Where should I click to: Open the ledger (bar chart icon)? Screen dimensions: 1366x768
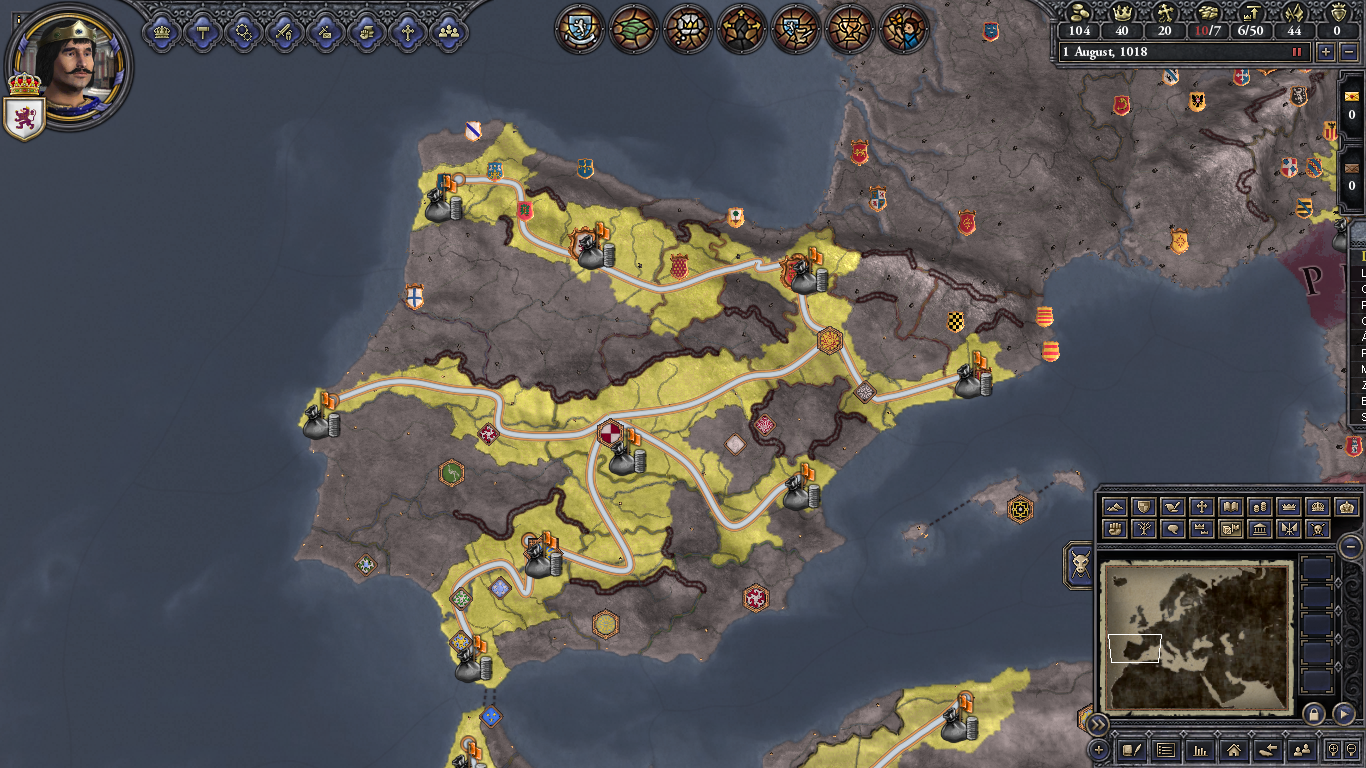click(1201, 750)
